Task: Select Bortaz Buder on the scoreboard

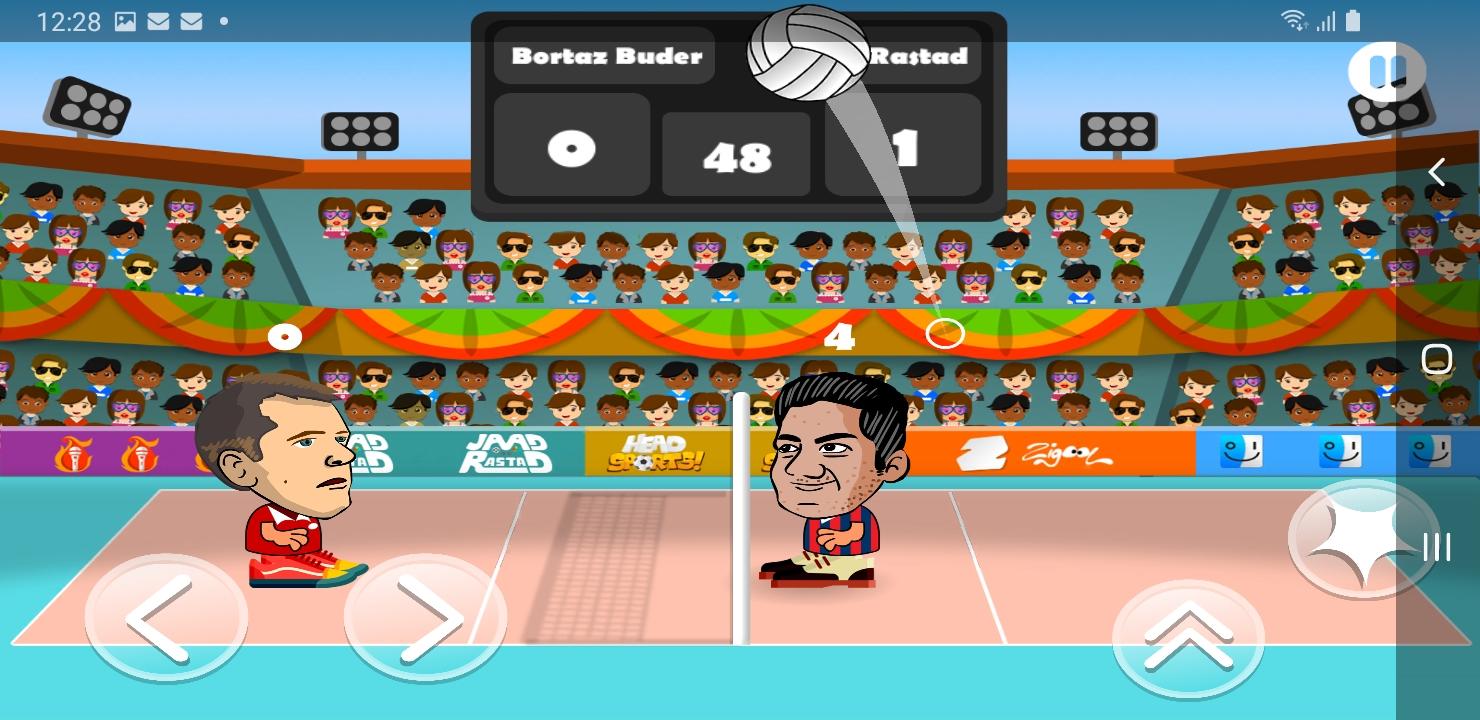Action: click(604, 56)
